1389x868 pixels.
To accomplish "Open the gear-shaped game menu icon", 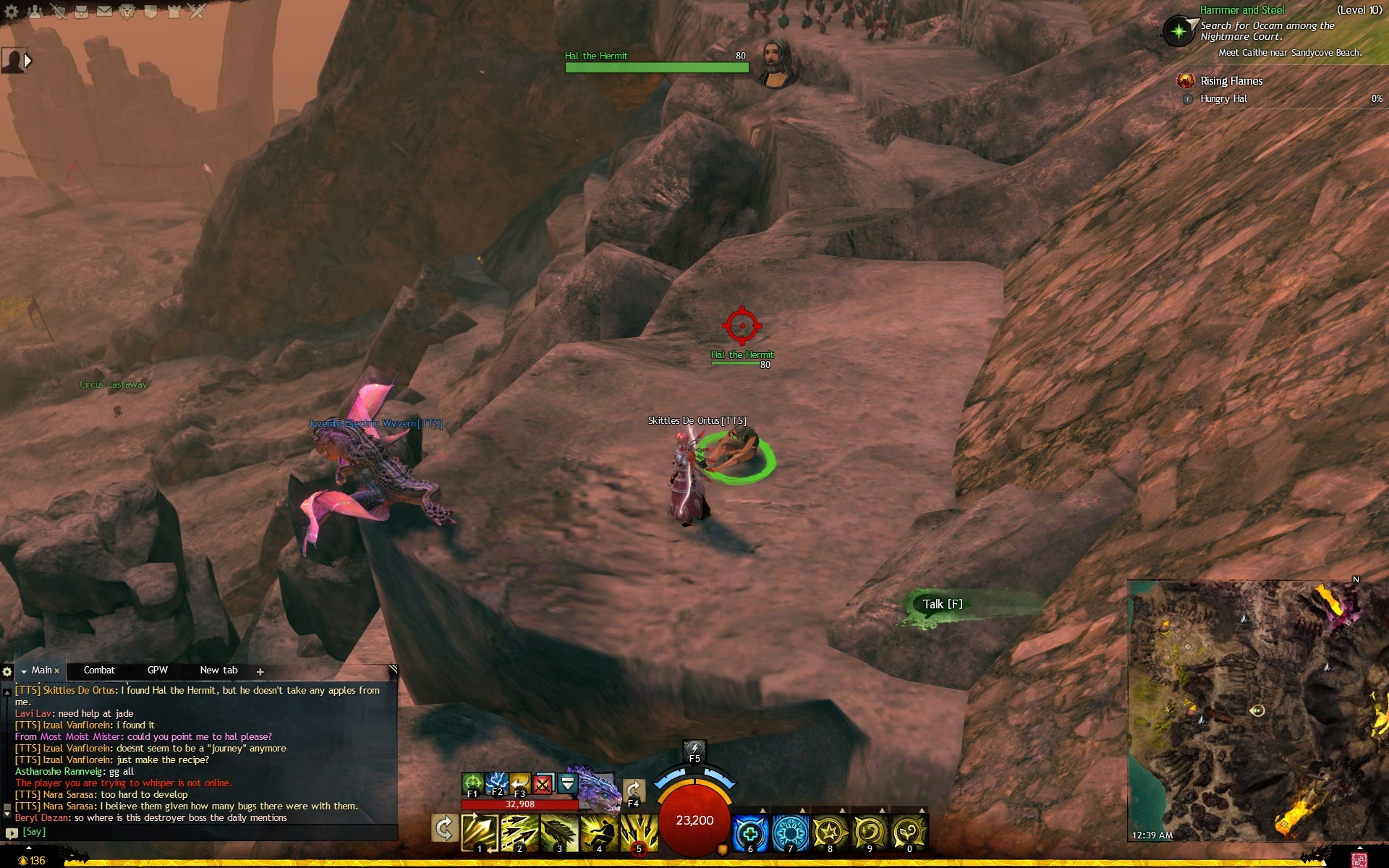I will 12,12.
